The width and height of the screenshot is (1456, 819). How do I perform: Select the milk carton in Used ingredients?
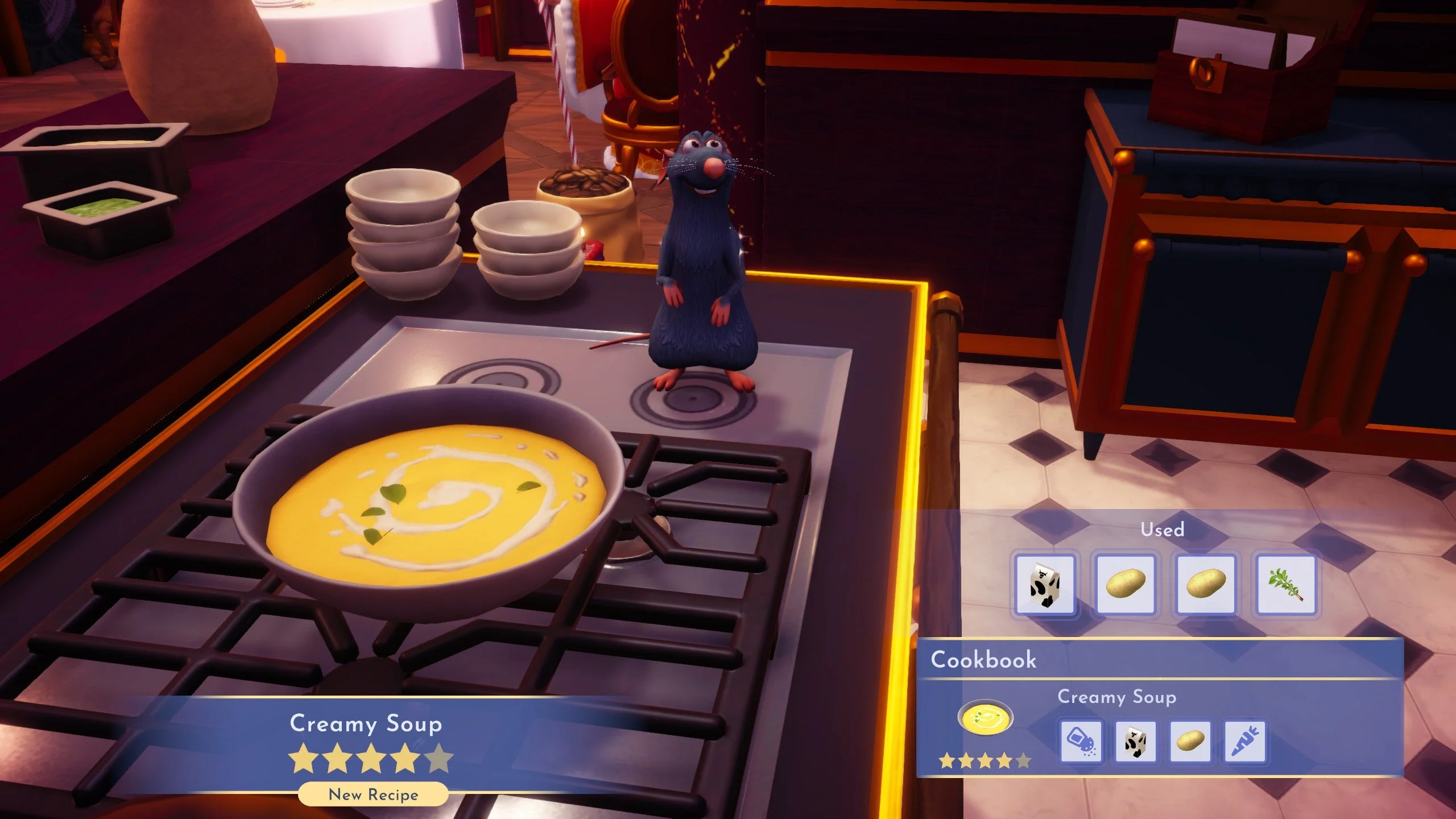coord(1045,585)
